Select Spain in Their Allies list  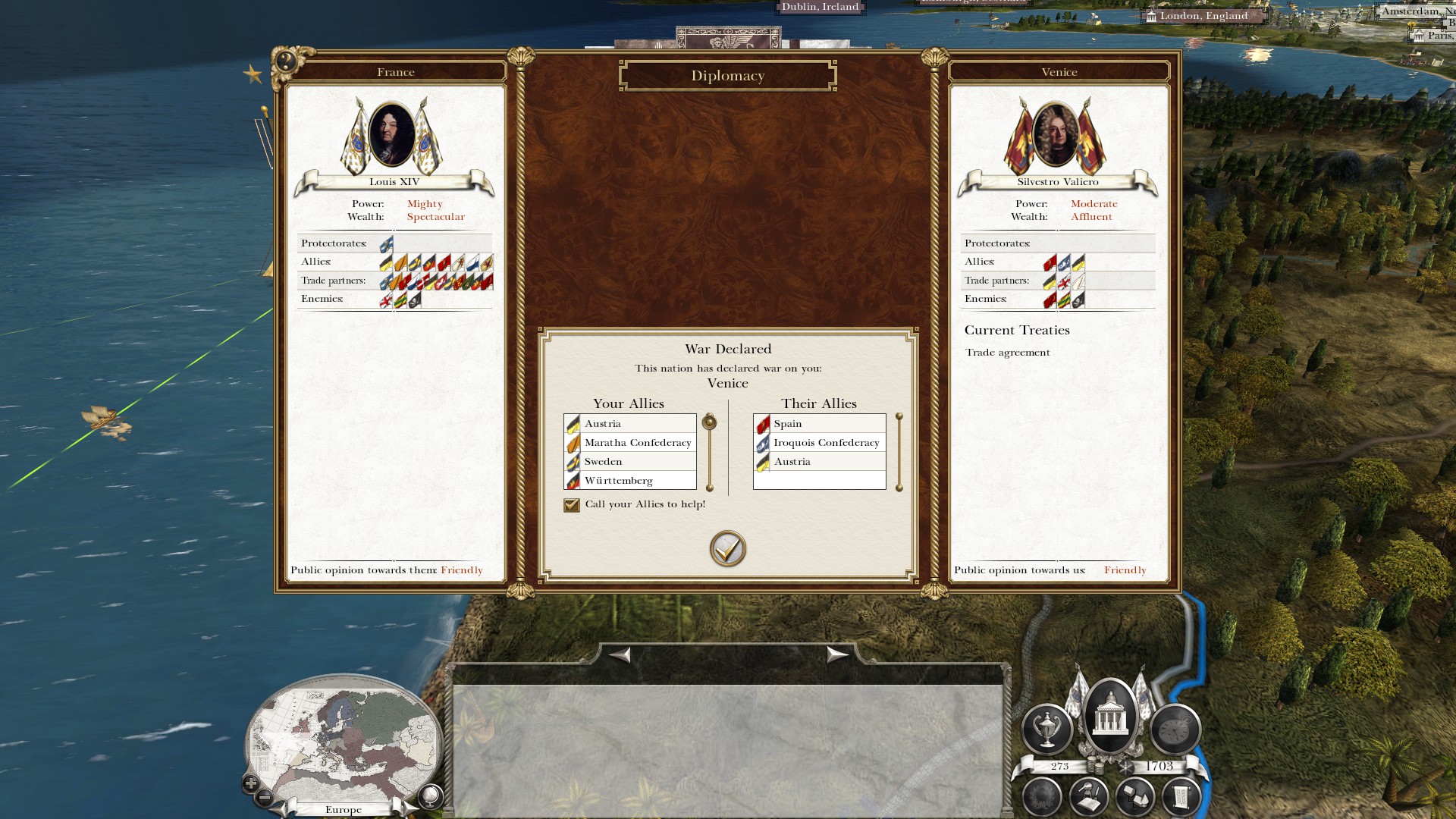pyautogui.click(x=819, y=424)
